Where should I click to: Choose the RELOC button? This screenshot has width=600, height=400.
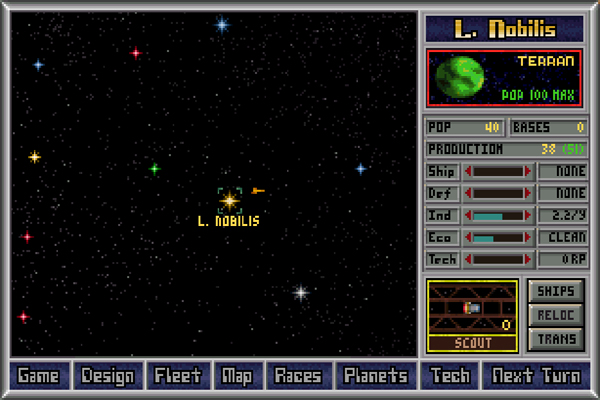click(555, 315)
